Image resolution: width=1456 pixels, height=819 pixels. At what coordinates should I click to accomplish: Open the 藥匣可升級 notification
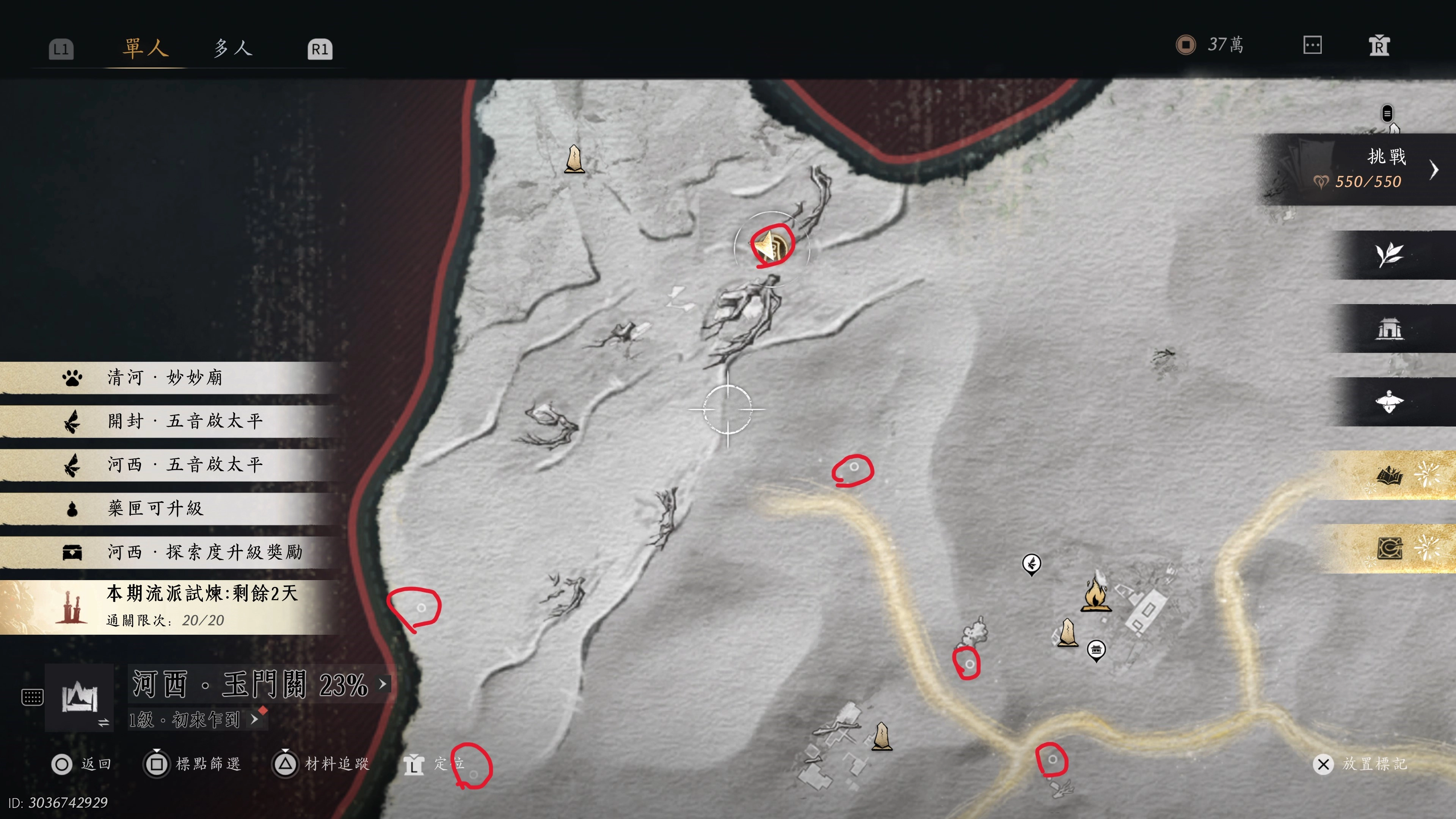point(155,508)
